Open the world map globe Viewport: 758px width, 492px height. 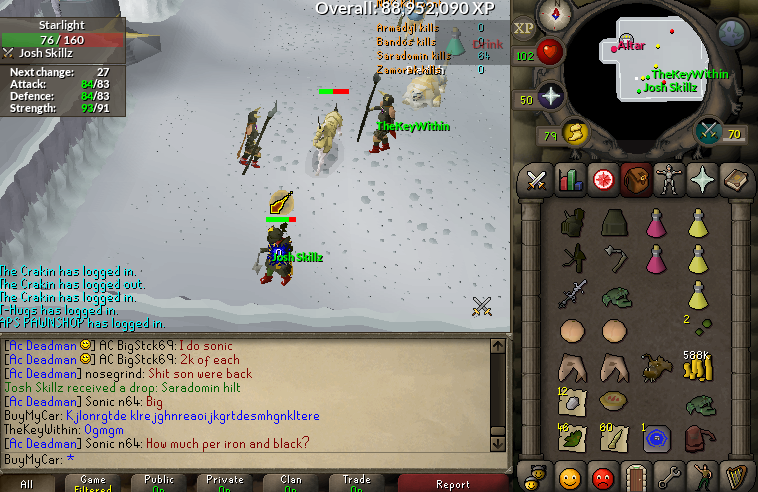(x=733, y=33)
